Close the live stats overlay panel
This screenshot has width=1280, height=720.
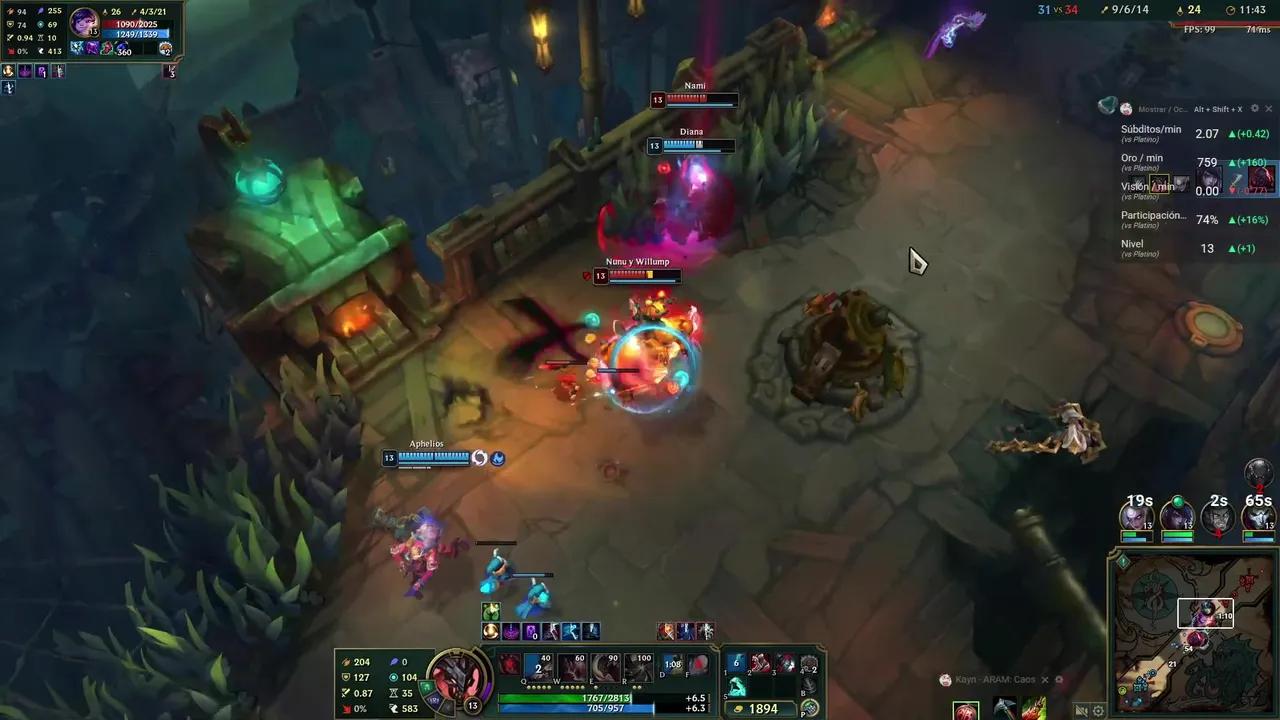click(1268, 108)
